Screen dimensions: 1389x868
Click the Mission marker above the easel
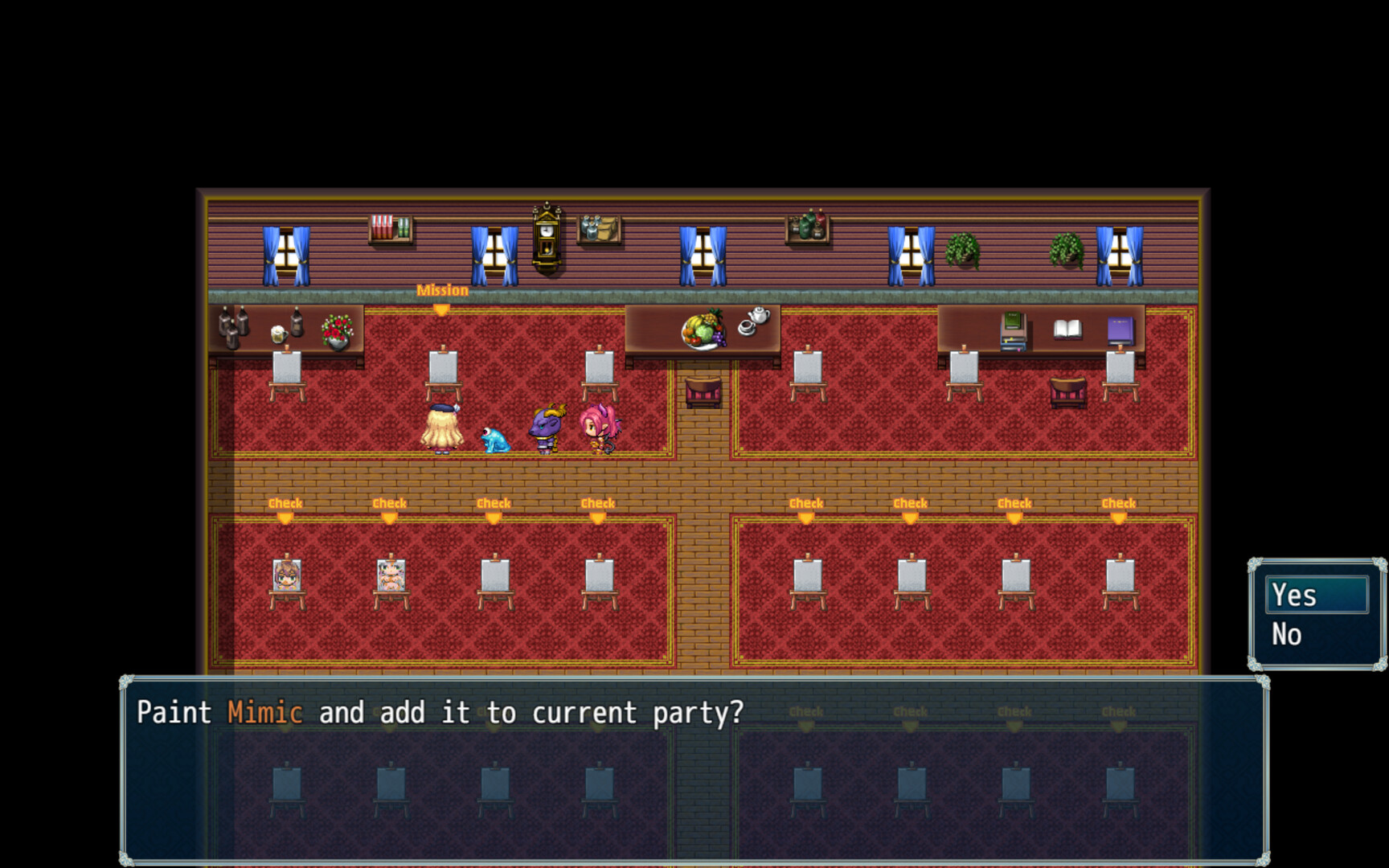click(441, 296)
